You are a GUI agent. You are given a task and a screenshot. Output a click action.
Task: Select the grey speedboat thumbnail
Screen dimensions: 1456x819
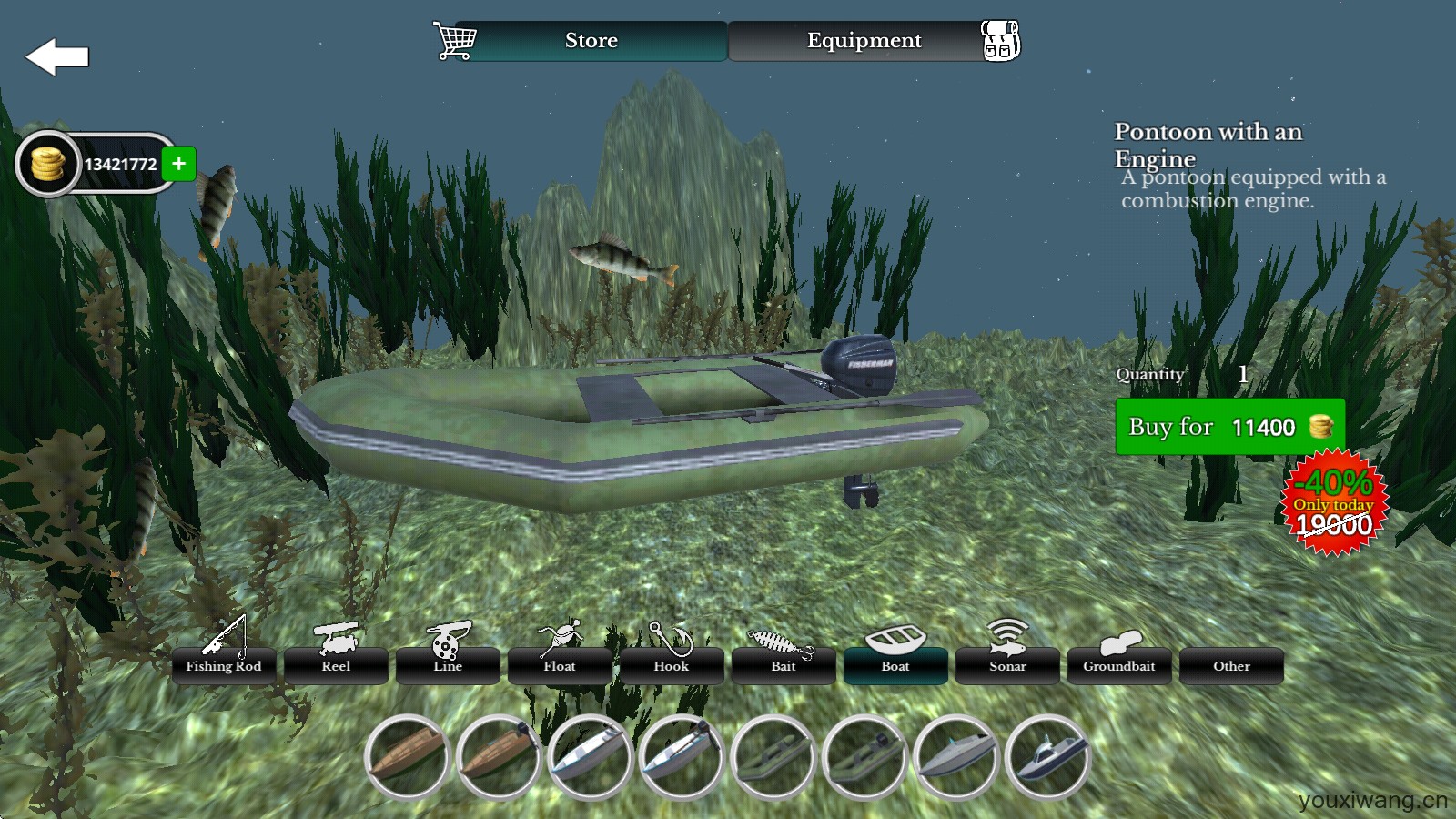coord(955,757)
